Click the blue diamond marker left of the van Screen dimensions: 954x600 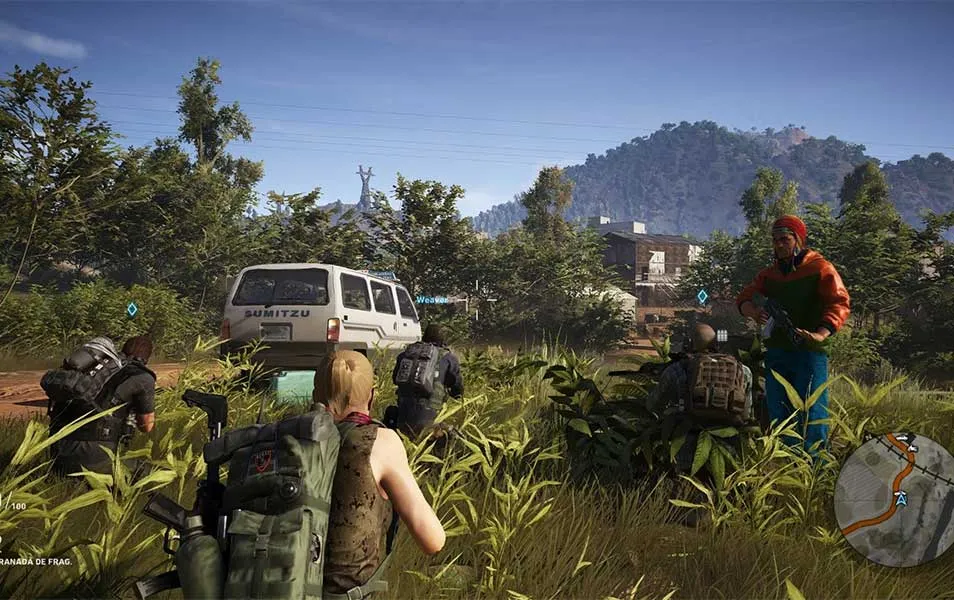pyautogui.click(x=132, y=309)
